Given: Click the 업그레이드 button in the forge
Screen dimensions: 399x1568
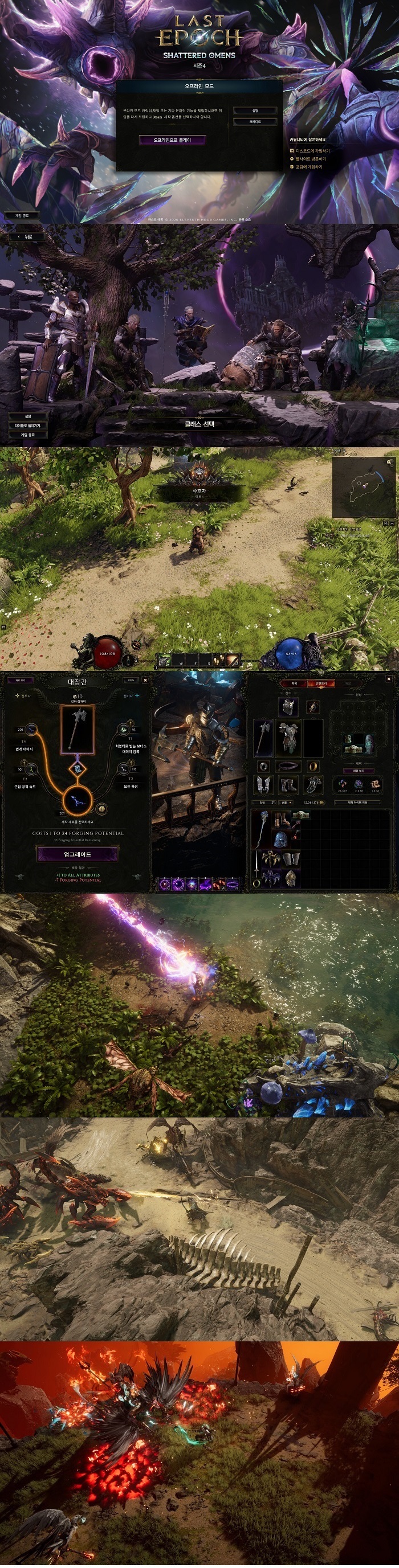Looking at the screenshot, I should [78, 854].
